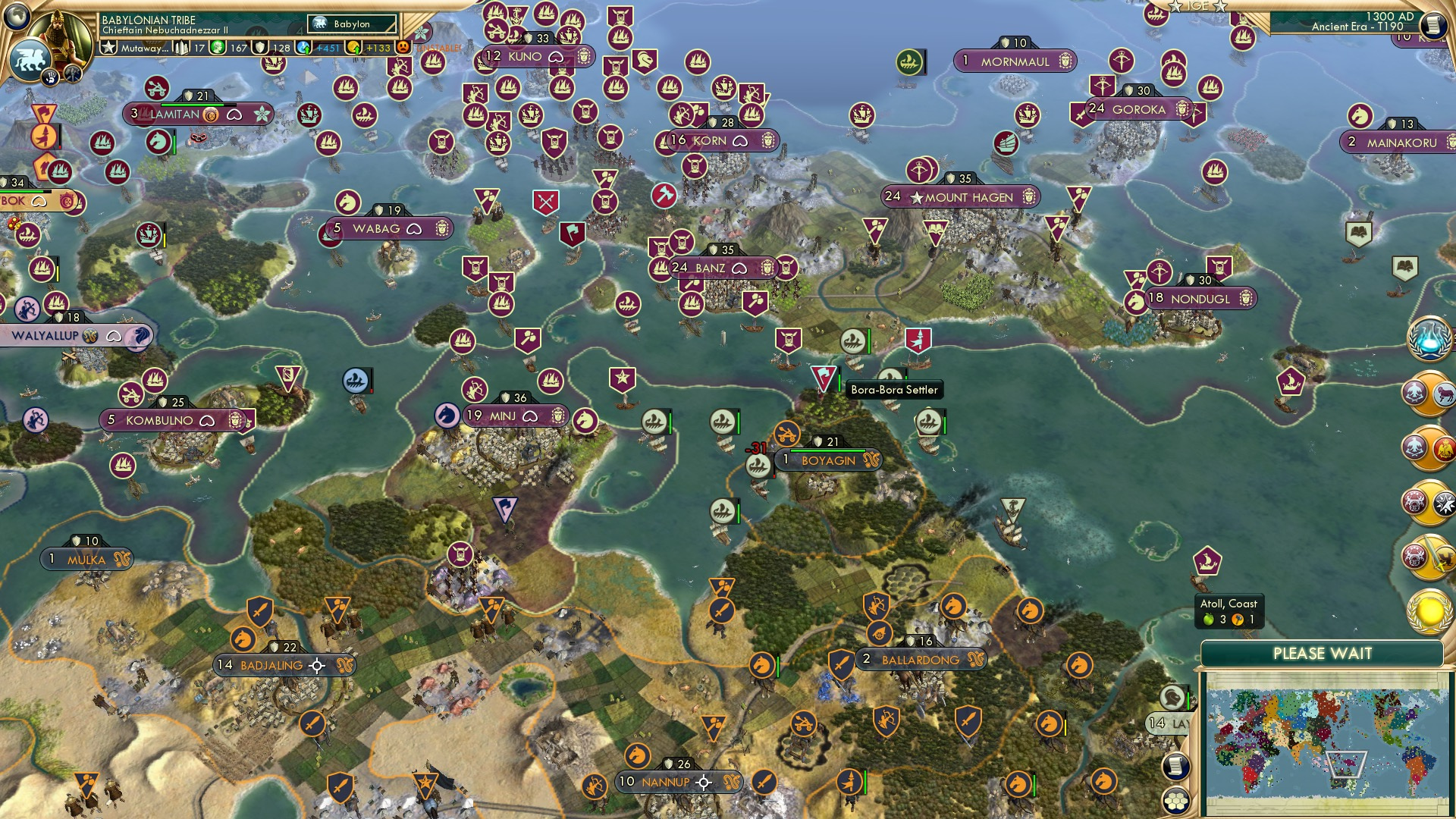Screen dimensions: 1456x819
Task: Open the notification log scroll icon near the minimap
Action: coord(1175,766)
